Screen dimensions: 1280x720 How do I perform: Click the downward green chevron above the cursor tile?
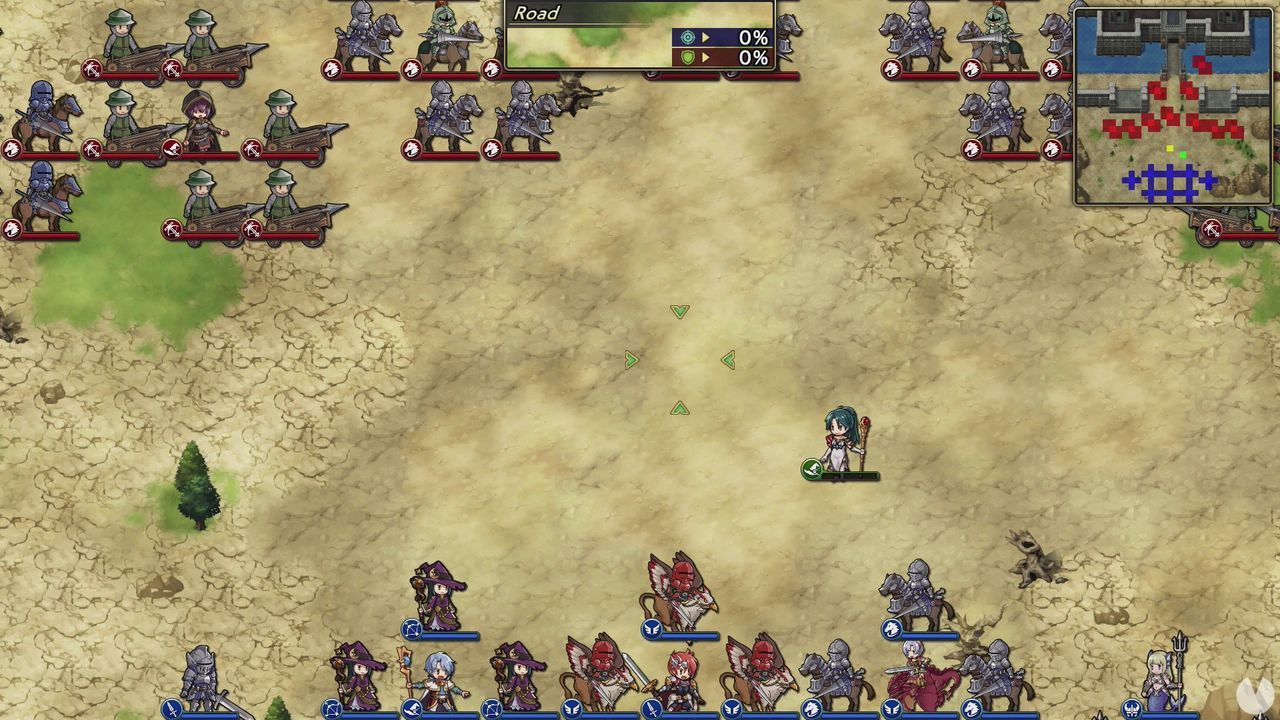coord(680,311)
